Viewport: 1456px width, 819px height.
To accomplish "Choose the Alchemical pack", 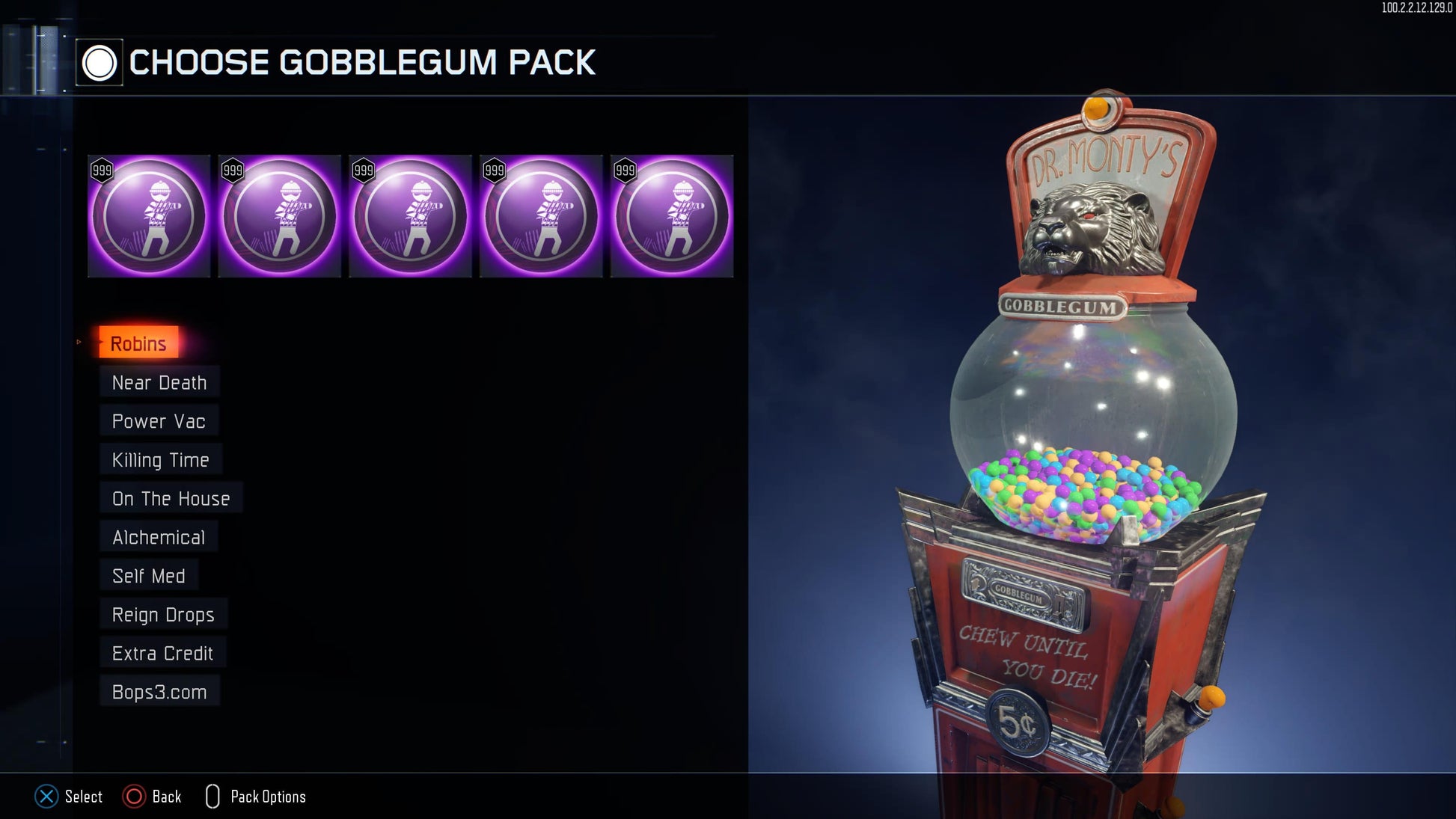I will point(158,537).
